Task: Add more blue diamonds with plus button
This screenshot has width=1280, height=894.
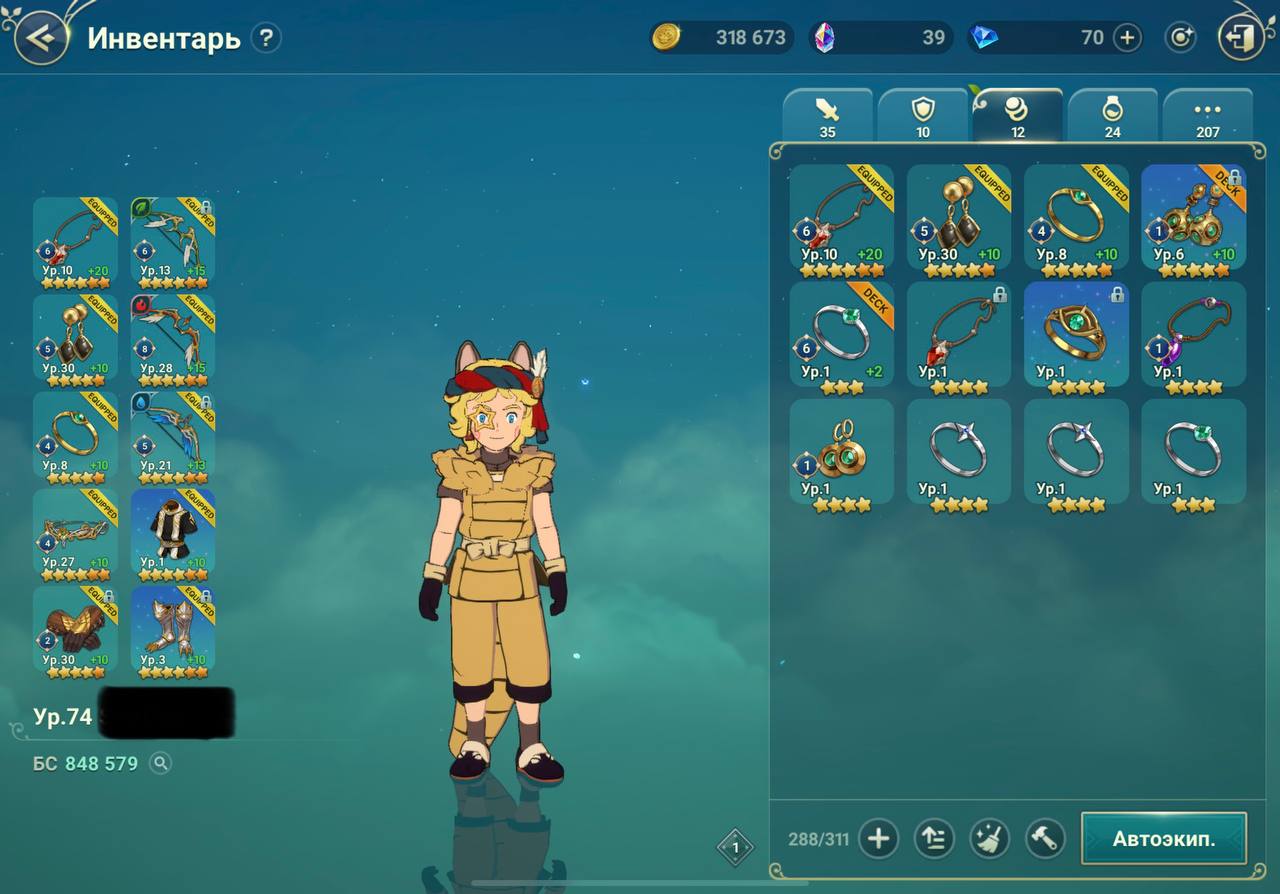Action: point(1127,38)
